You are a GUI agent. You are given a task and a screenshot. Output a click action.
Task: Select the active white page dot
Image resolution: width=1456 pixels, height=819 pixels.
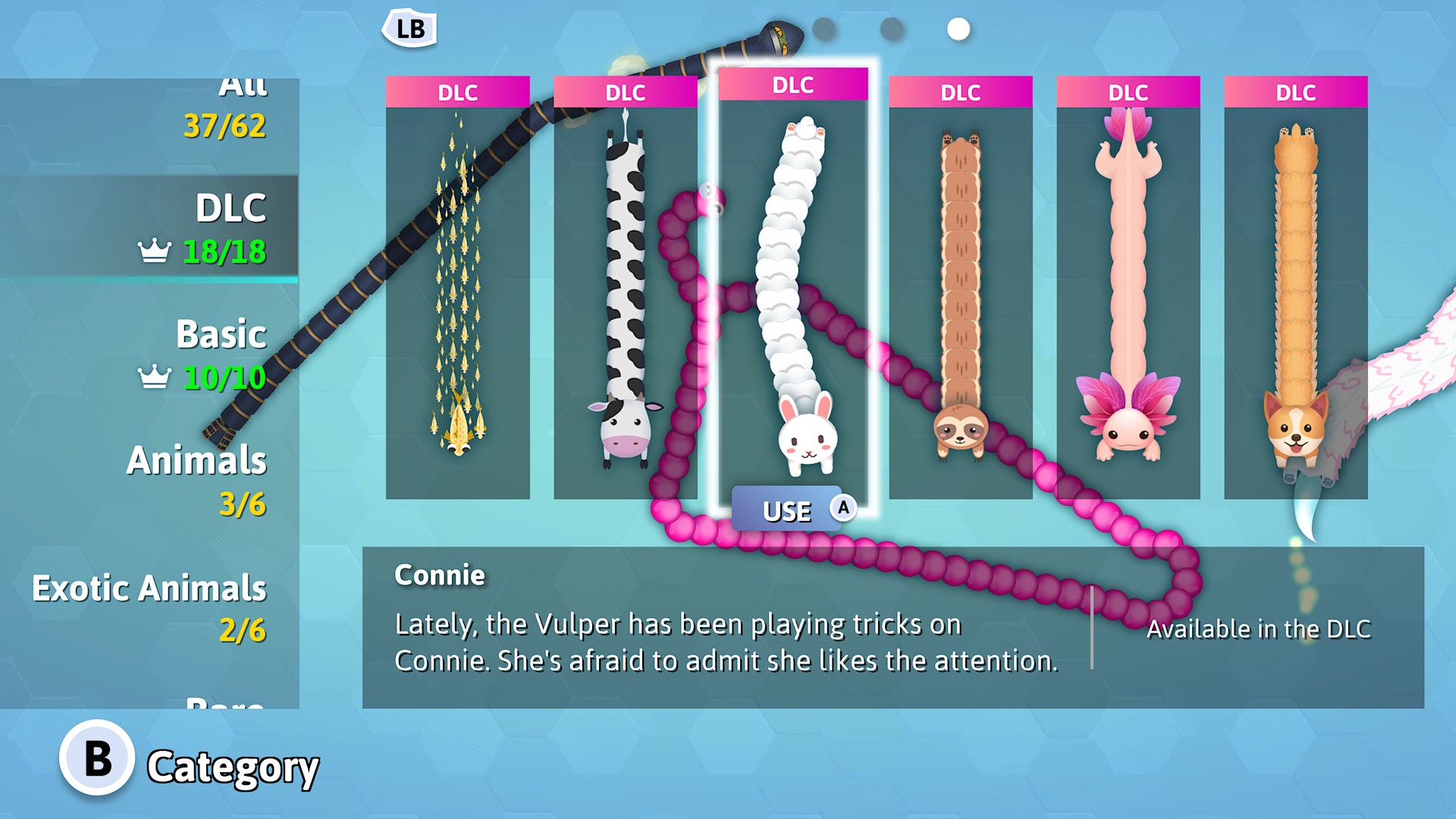958,30
